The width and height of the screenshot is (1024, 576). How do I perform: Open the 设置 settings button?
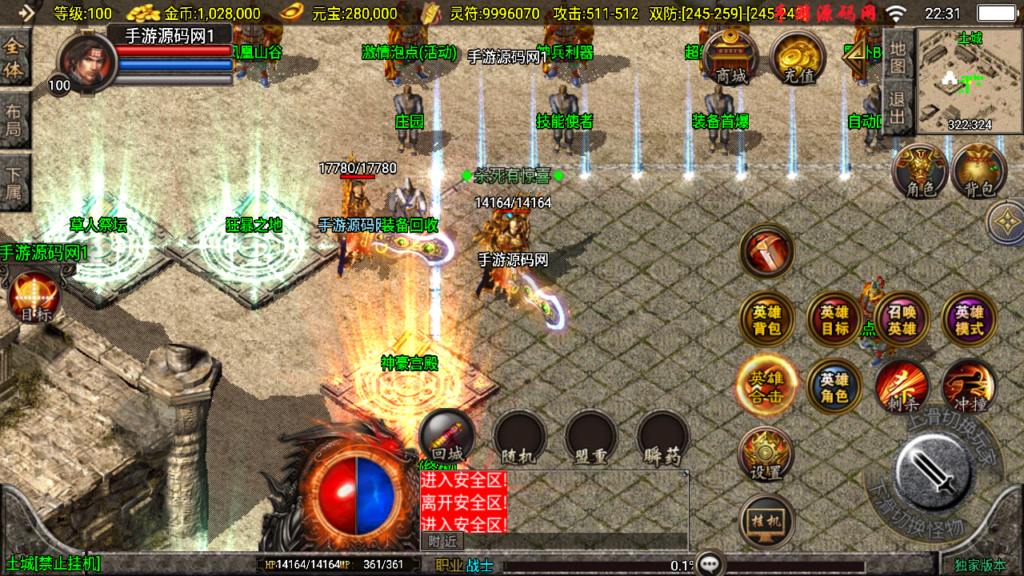click(x=767, y=455)
